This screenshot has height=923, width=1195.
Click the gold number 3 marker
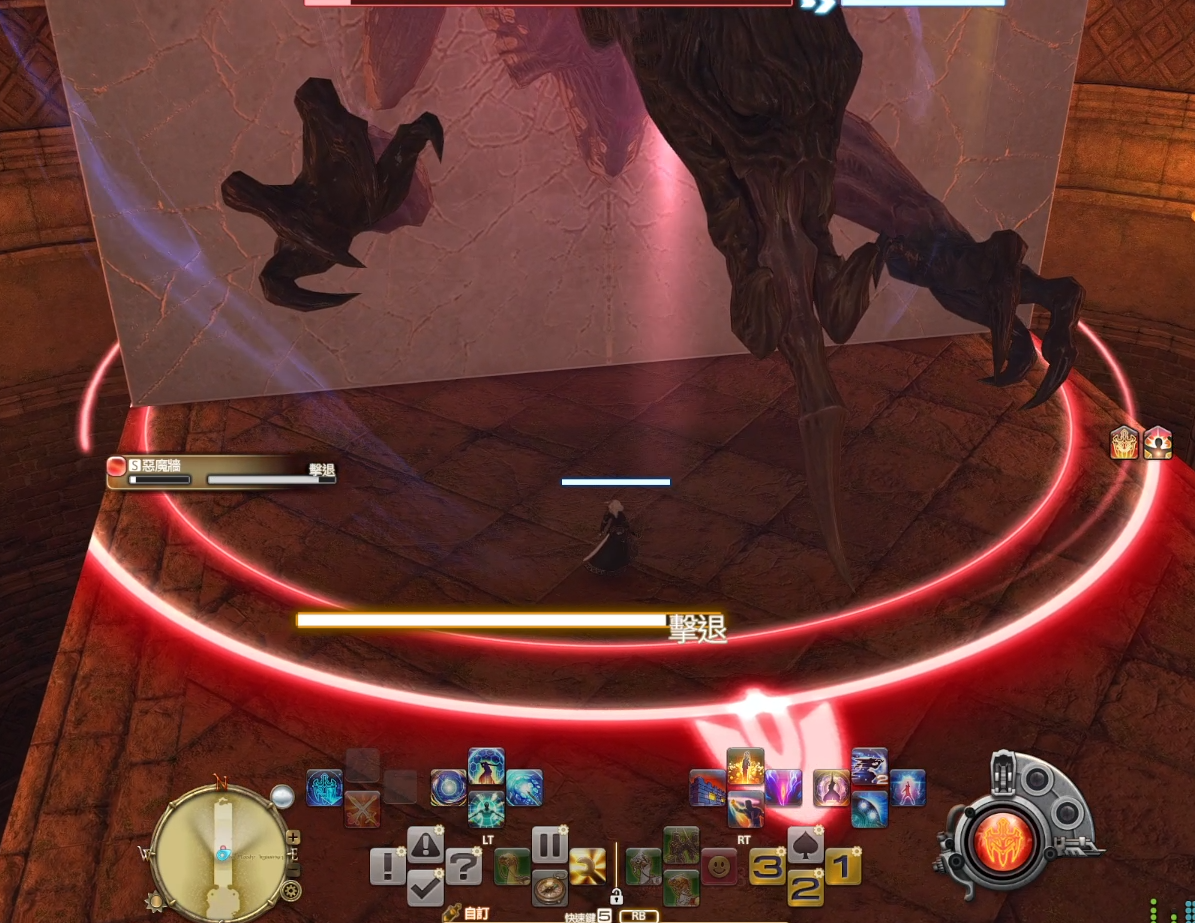pos(767,866)
